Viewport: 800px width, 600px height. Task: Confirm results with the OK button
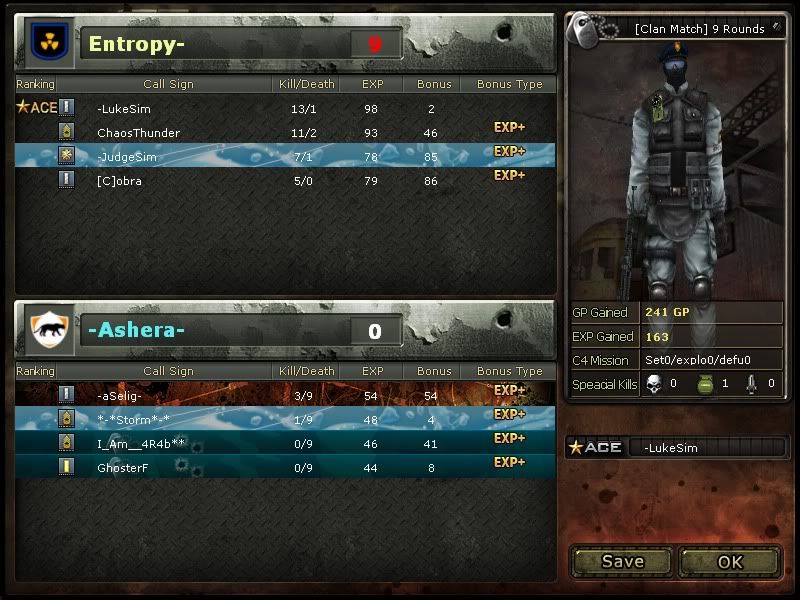click(x=731, y=561)
